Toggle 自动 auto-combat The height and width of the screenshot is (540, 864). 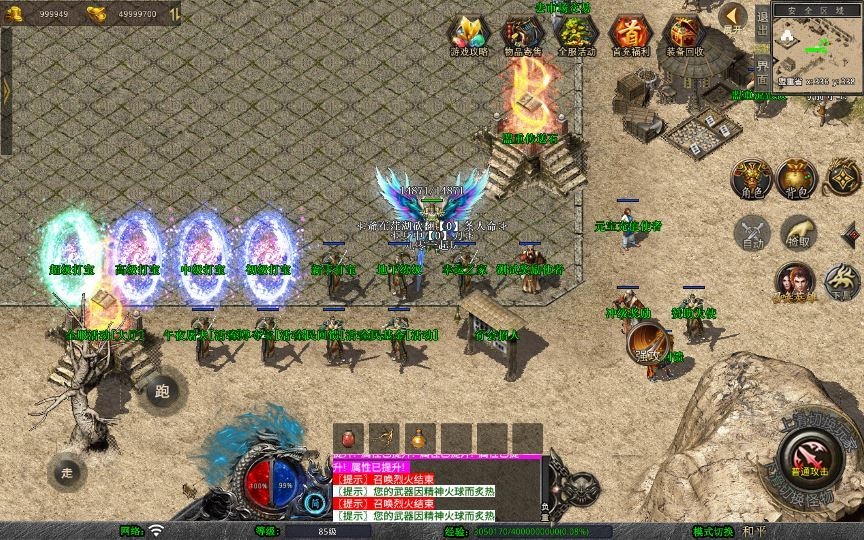point(750,231)
